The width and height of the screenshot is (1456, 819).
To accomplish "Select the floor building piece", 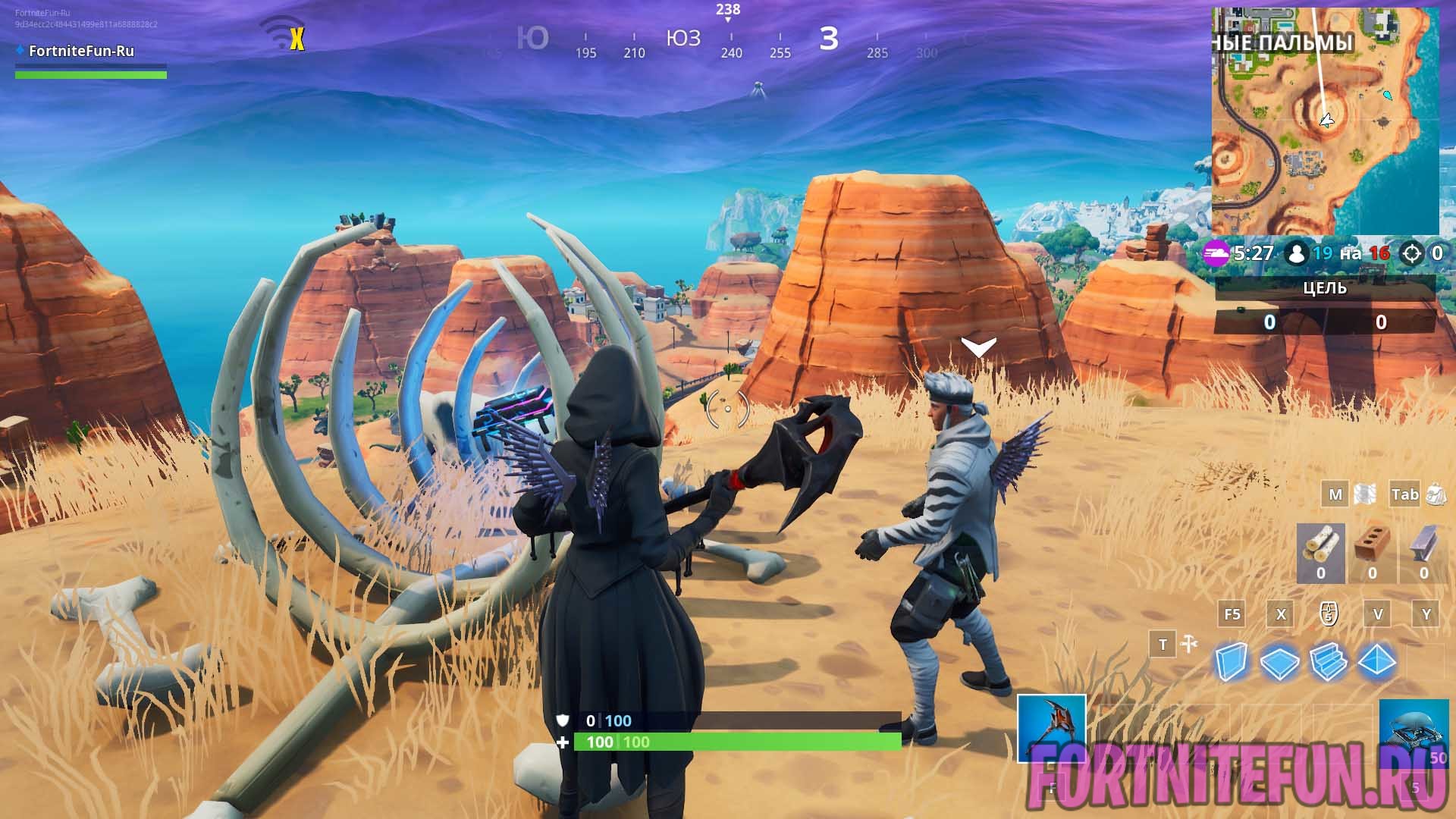I will point(1279,662).
